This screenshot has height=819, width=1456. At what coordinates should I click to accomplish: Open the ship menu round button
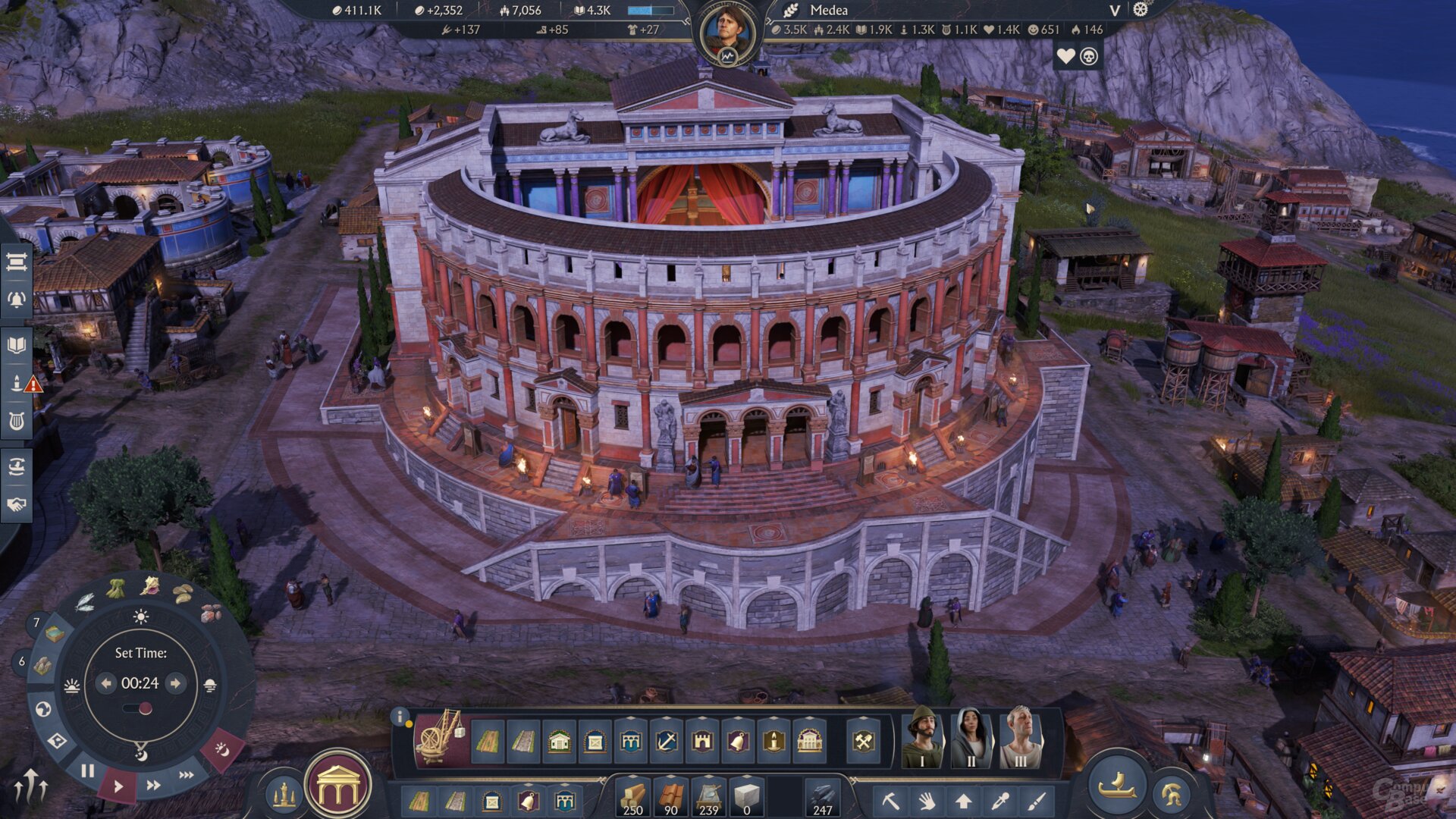[1117, 786]
